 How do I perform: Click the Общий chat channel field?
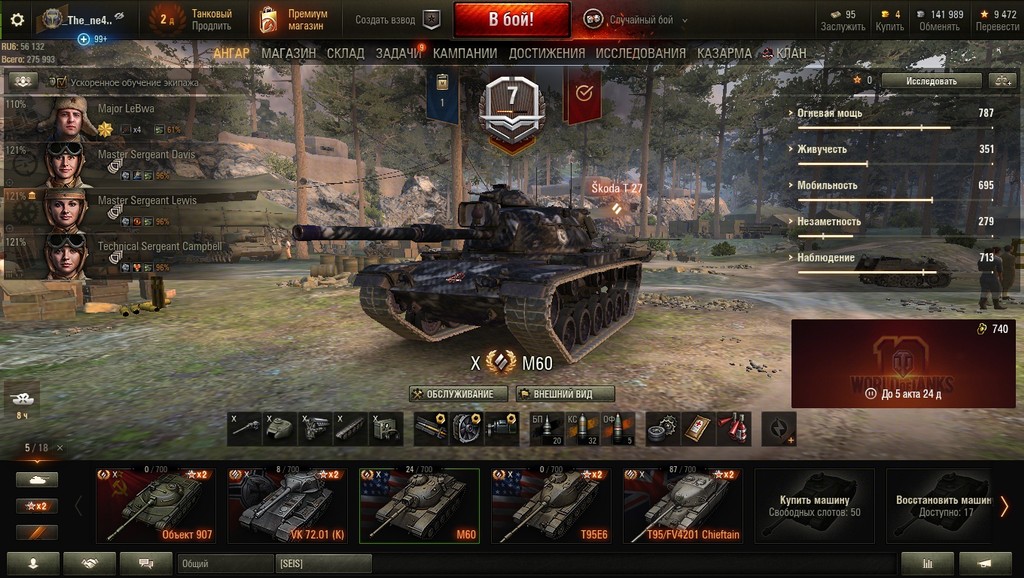tap(225, 564)
